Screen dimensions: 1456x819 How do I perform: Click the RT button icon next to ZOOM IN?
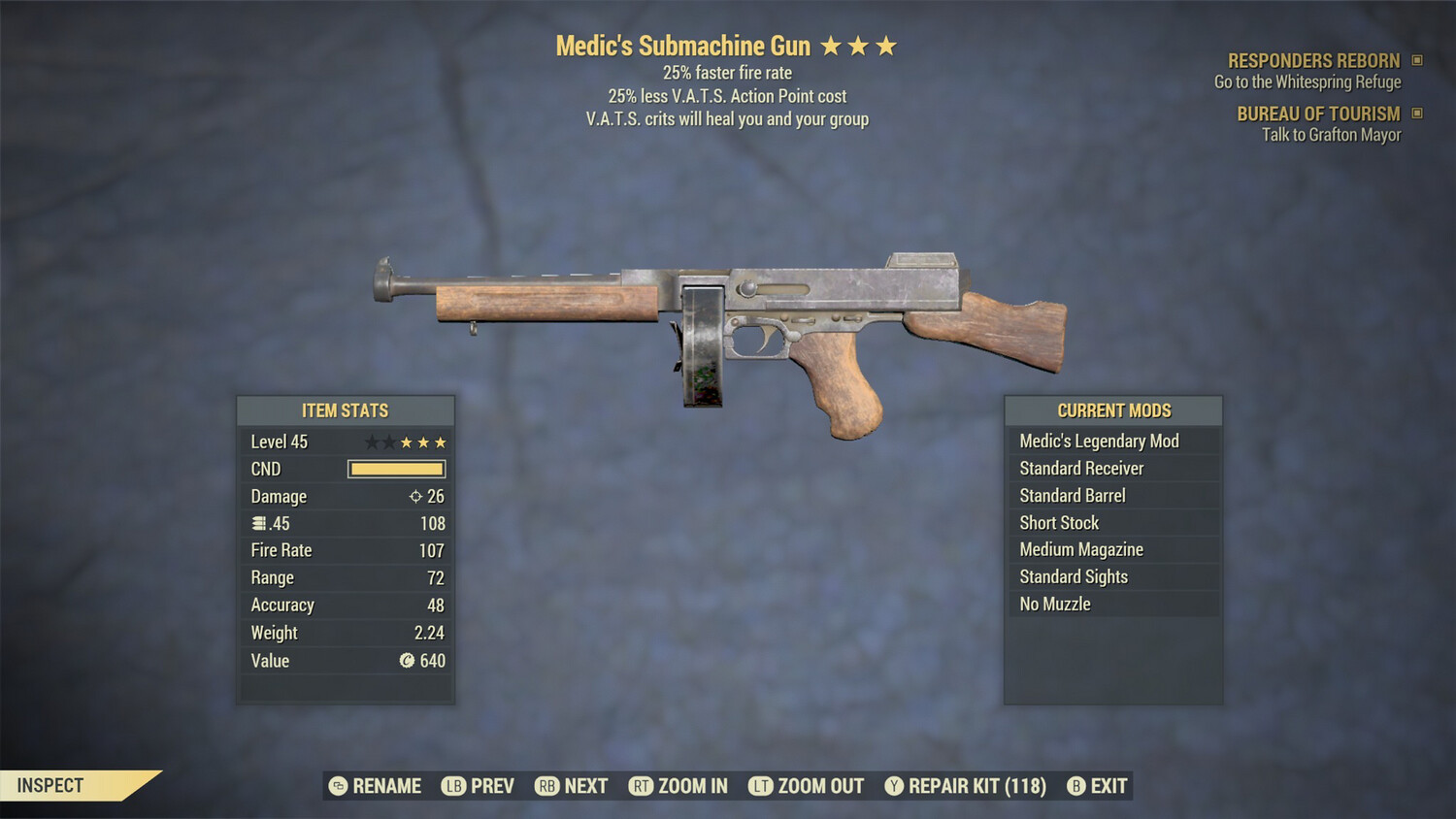[x=641, y=786]
